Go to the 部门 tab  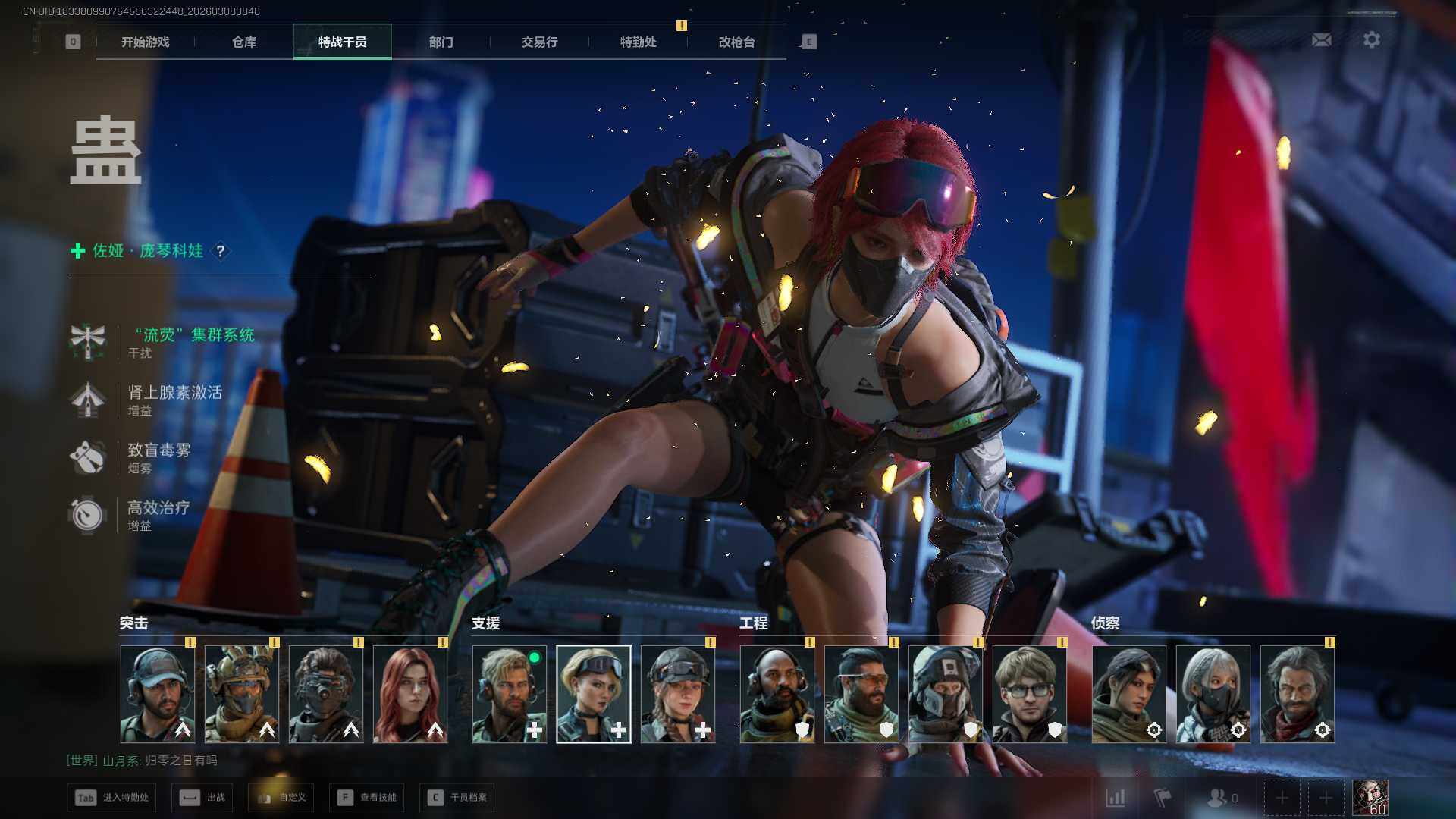pos(441,42)
